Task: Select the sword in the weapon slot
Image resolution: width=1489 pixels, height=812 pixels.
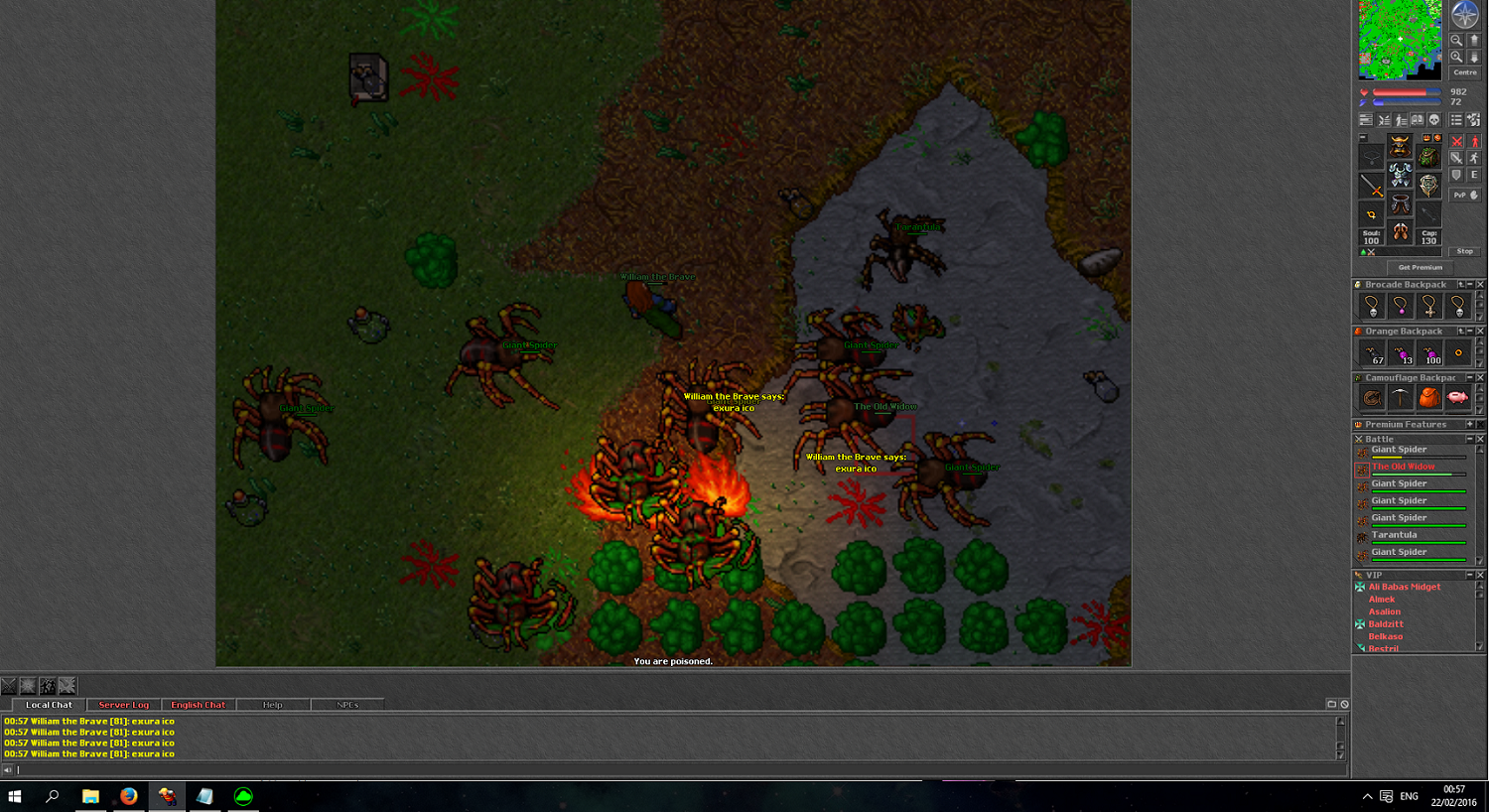Action: pyautogui.click(x=1371, y=186)
